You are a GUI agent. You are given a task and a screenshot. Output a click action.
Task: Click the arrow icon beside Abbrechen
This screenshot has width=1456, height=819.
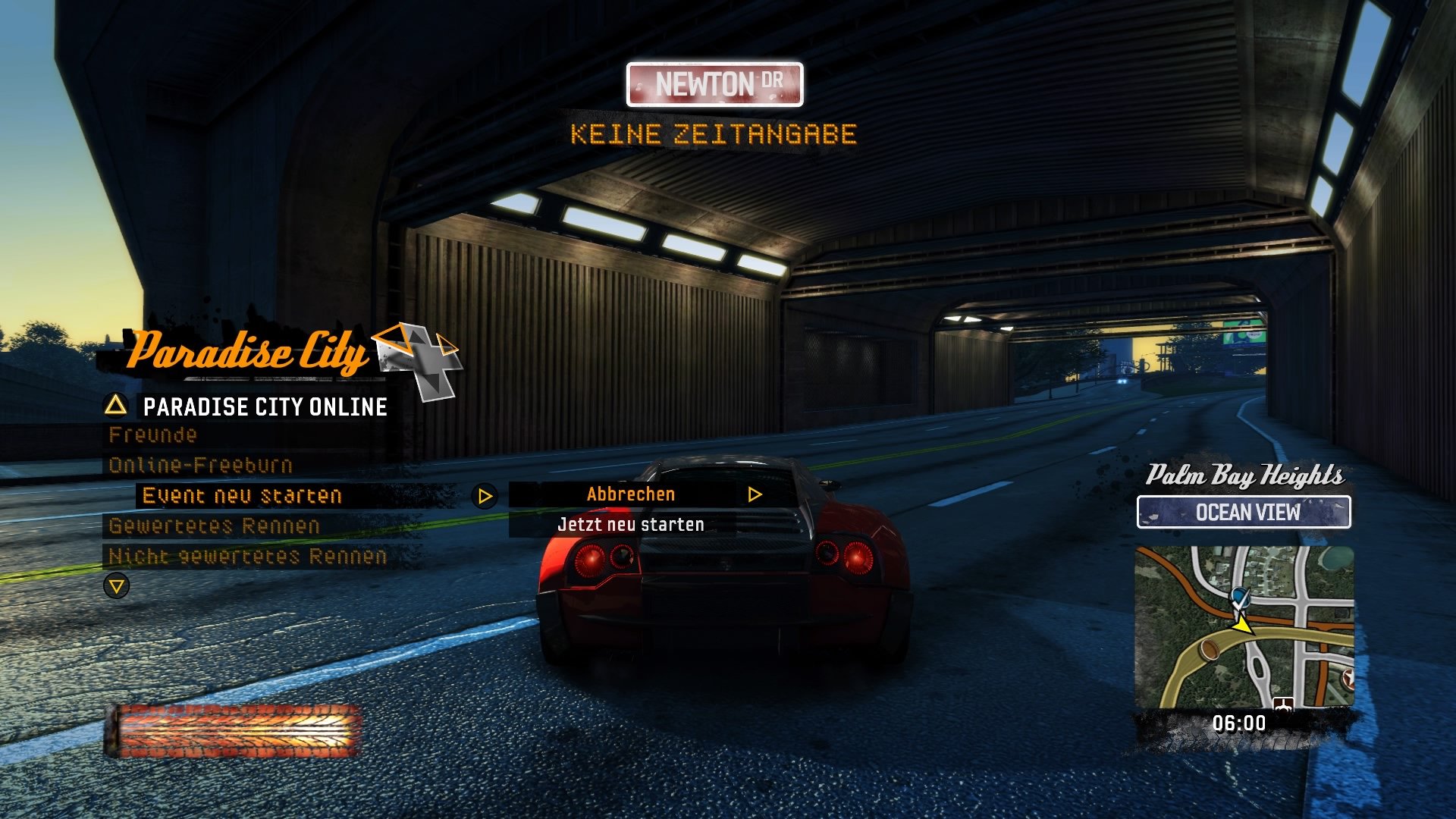(754, 494)
